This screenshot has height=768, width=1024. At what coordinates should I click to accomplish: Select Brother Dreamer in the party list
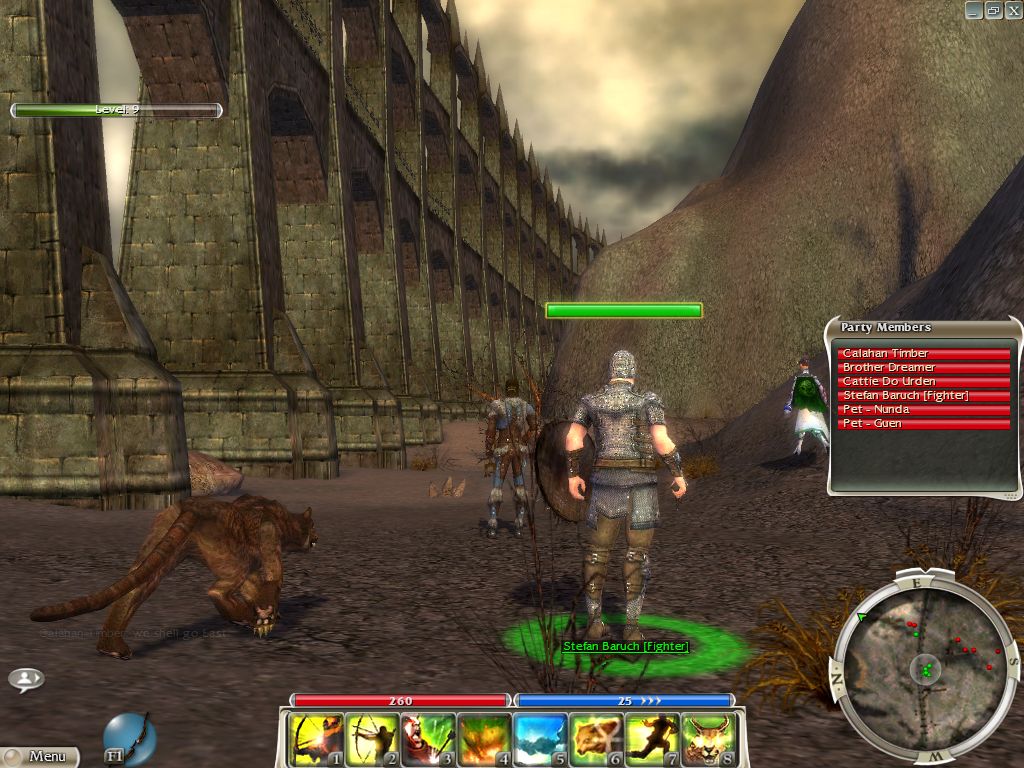[x=923, y=367]
